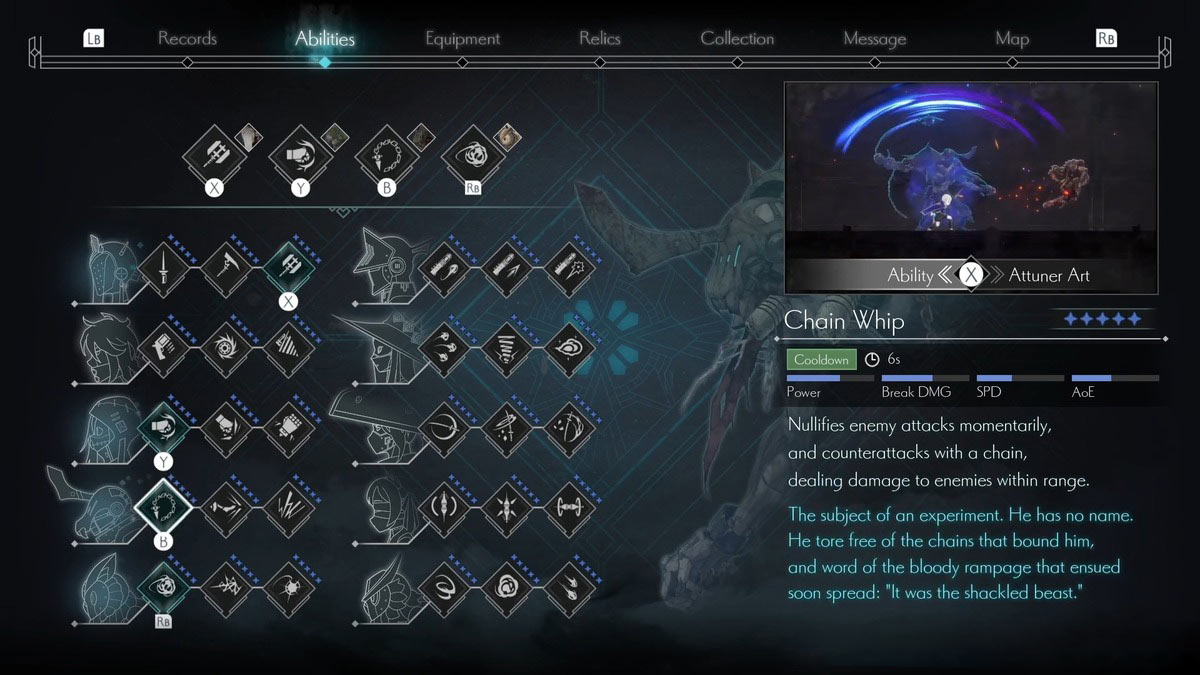Select the sword ability icon
The width and height of the screenshot is (1200, 675).
point(162,267)
